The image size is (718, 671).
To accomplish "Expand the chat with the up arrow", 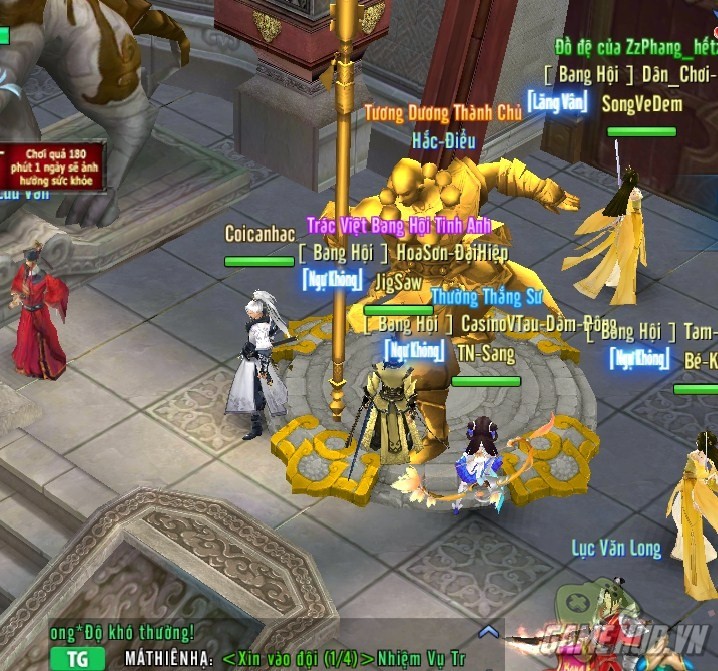I will pos(488,632).
